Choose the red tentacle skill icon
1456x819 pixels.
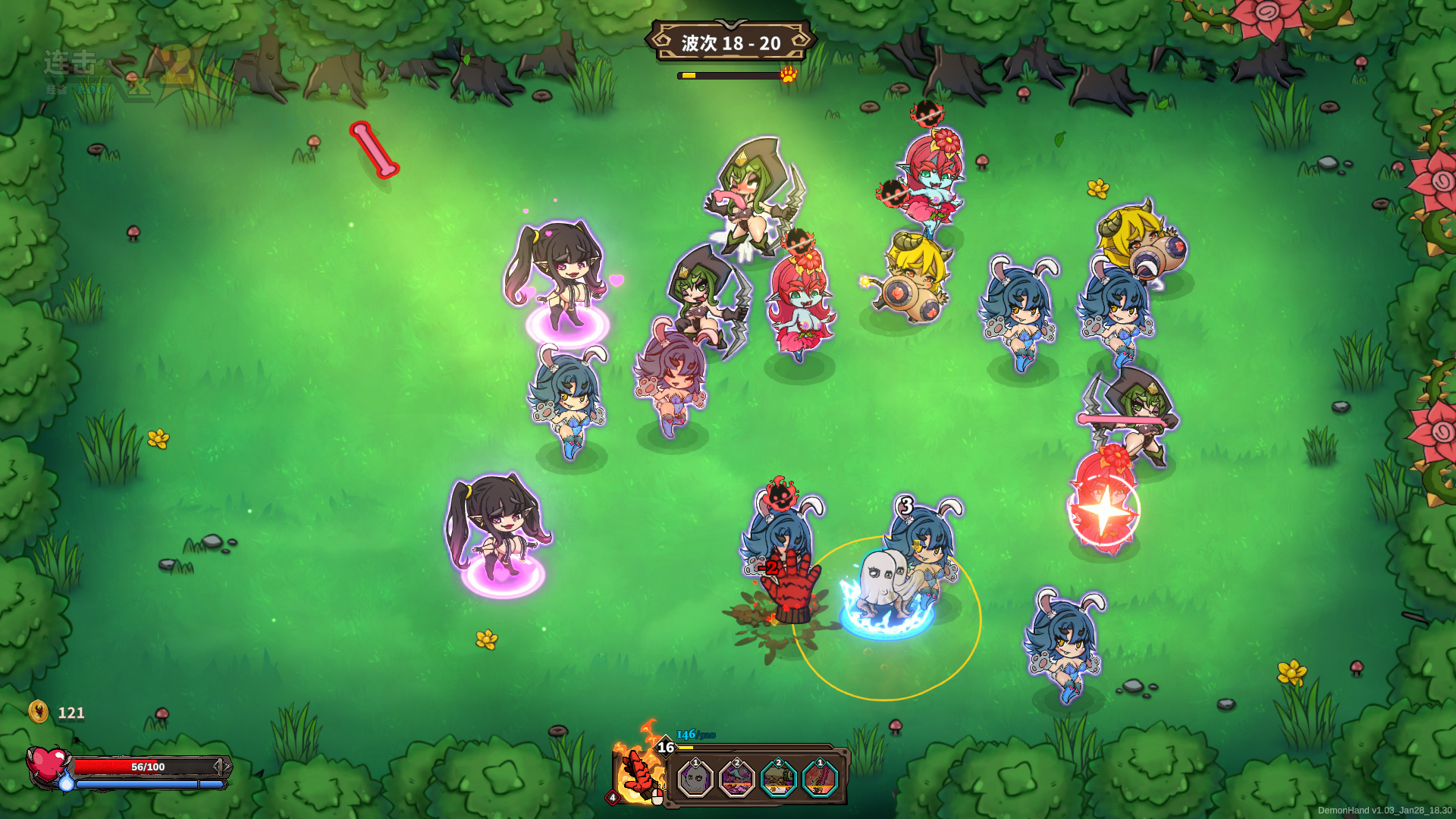pos(820,779)
